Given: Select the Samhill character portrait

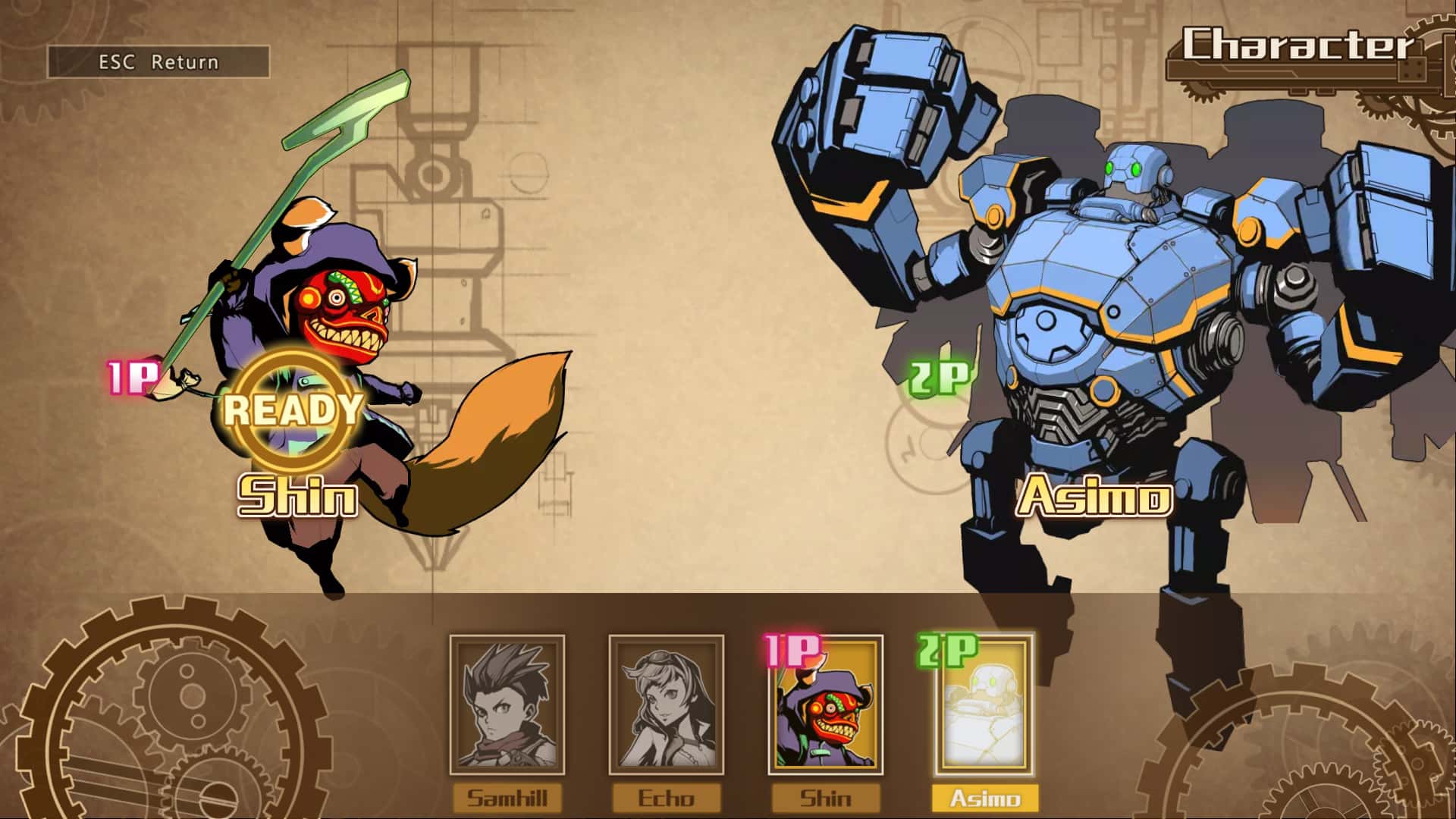Looking at the screenshot, I should [x=507, y=705].
